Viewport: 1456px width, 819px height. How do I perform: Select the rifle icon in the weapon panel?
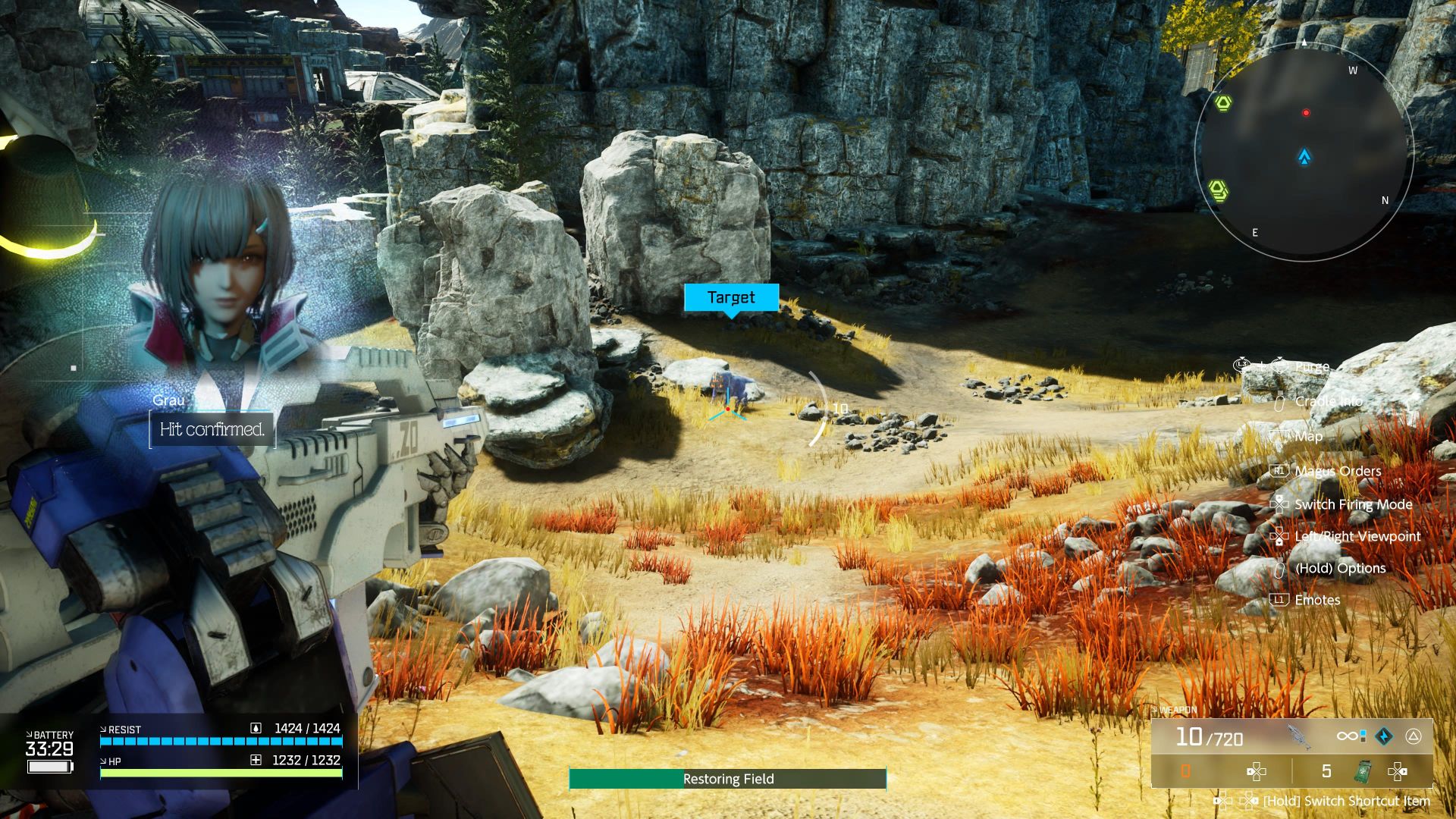coord(1299,736)
